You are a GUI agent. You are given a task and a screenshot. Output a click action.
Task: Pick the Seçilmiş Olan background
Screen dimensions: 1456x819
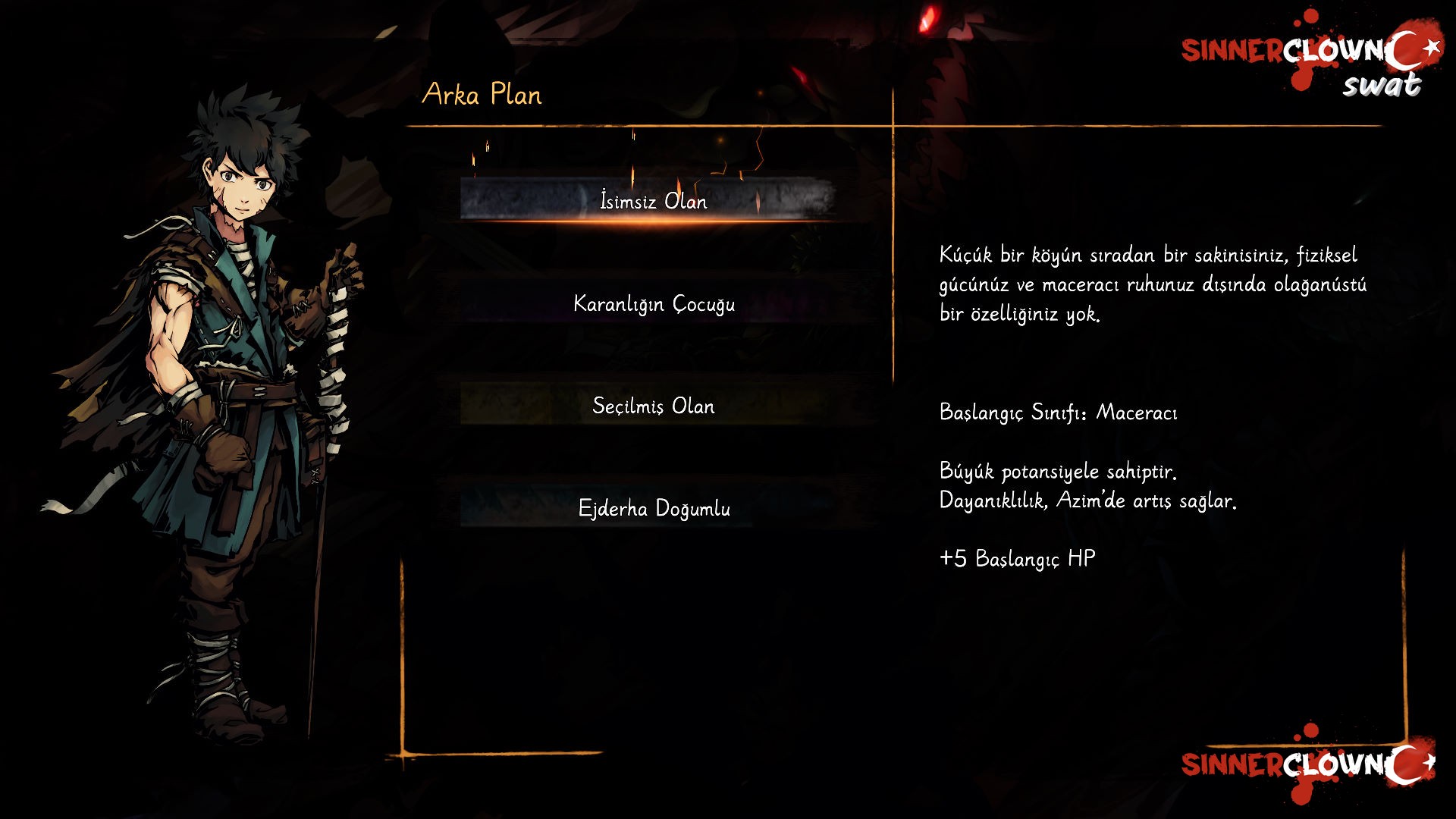pos(653,406)
